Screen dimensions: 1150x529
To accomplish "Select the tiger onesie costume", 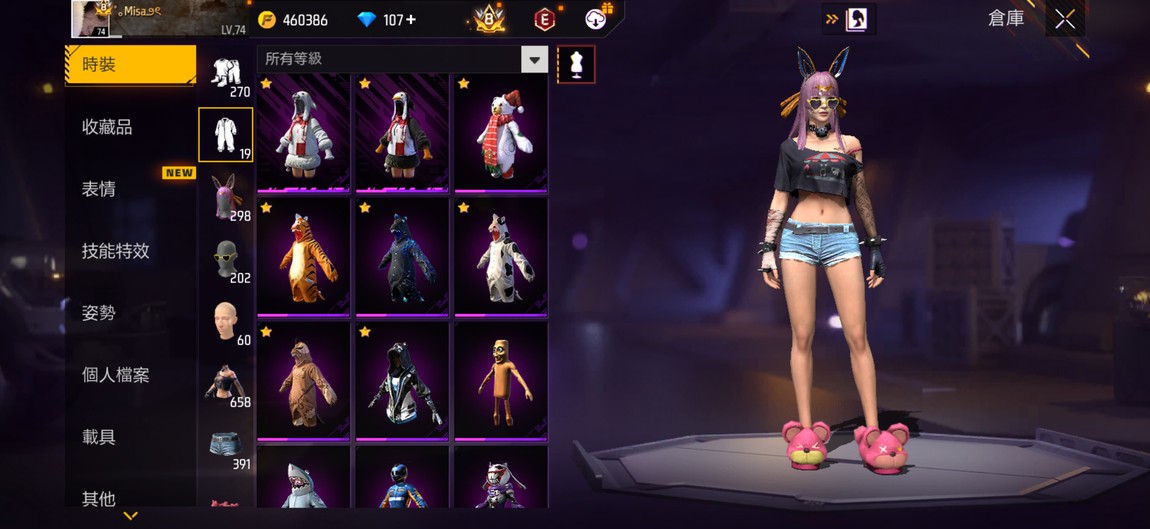I will pyautogui.click(x=304, y=257).
